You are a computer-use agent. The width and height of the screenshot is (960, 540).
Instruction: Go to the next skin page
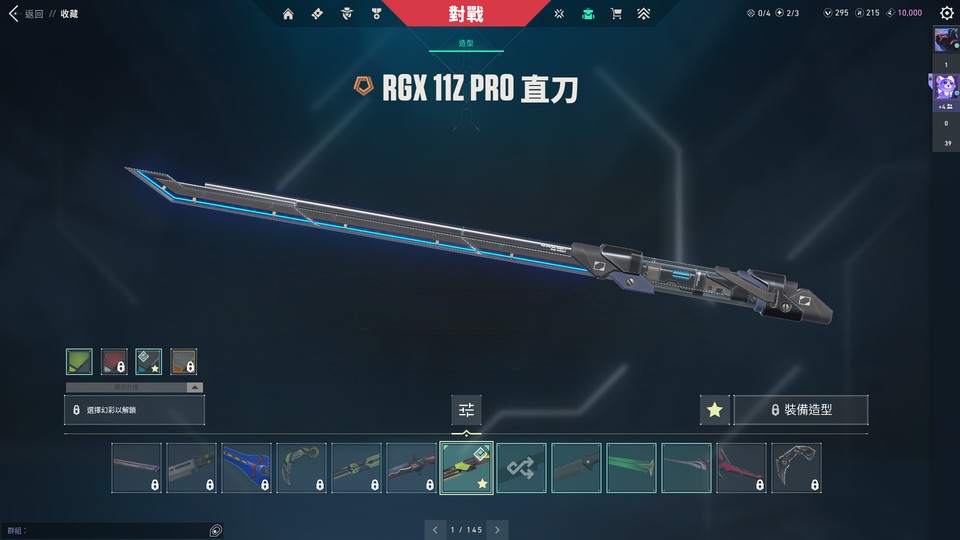tap(497, 529)
